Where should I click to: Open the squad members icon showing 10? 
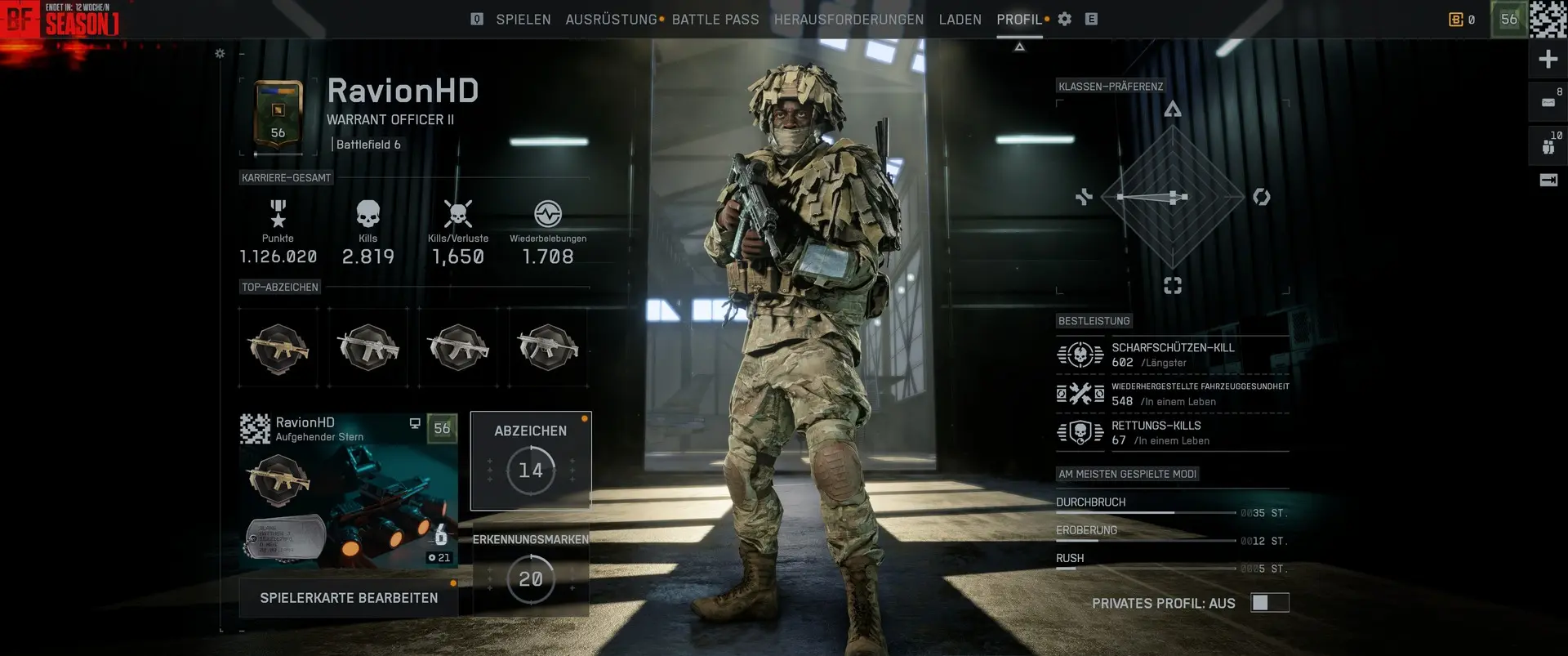coord(1548,145)
